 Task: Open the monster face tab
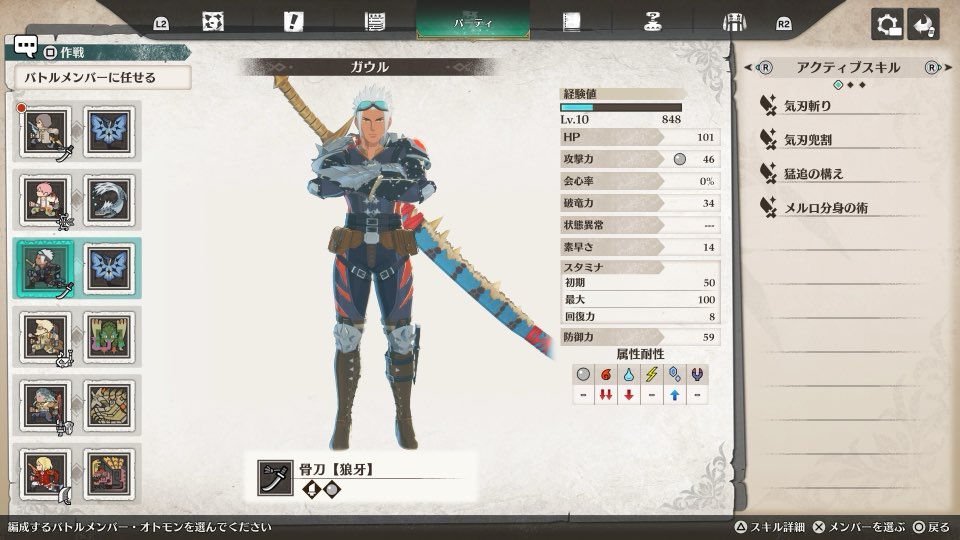coord(212,22)
